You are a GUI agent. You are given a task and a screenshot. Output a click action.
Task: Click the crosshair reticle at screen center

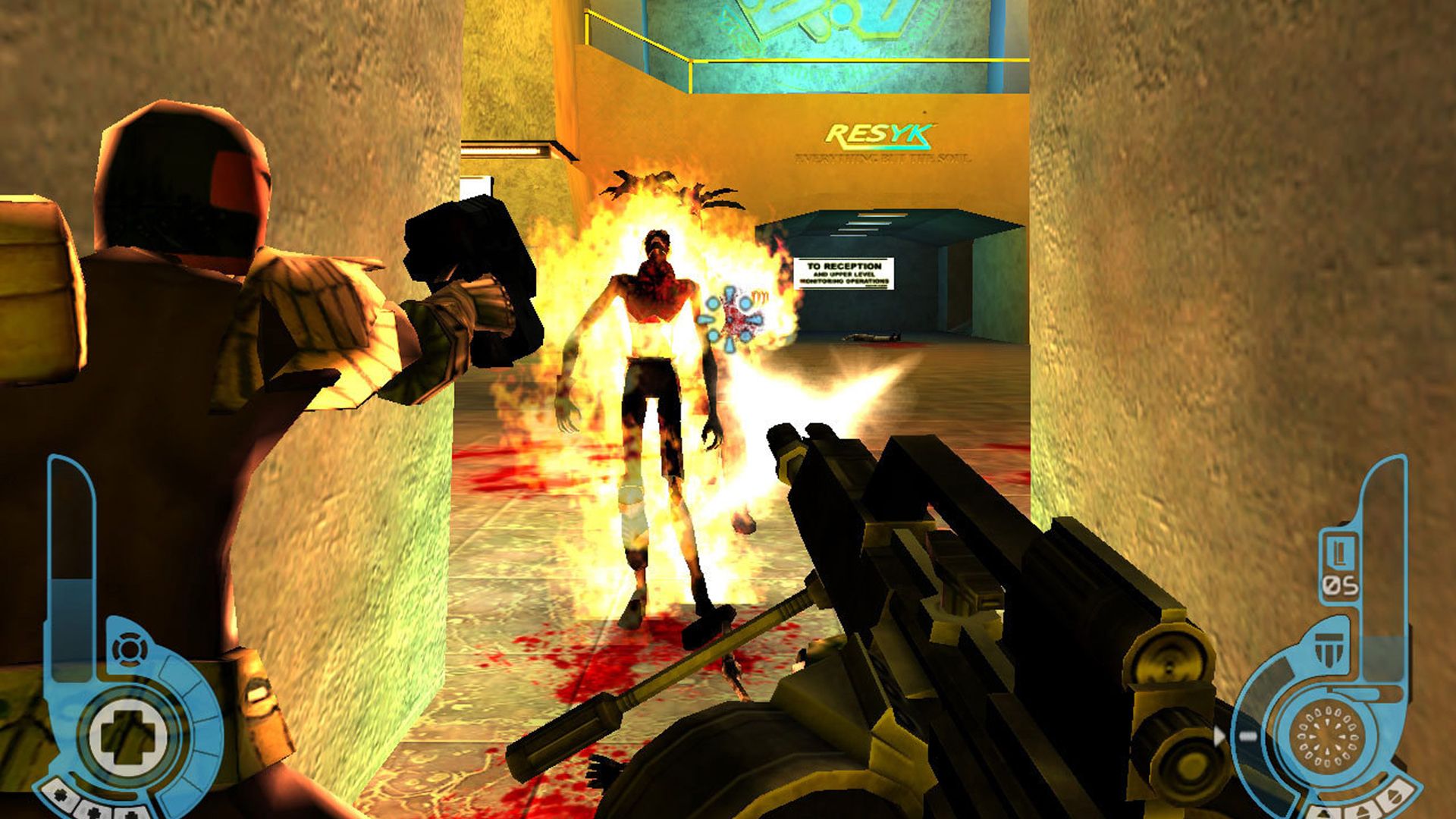pyautogui.click(x=732, y=318)
